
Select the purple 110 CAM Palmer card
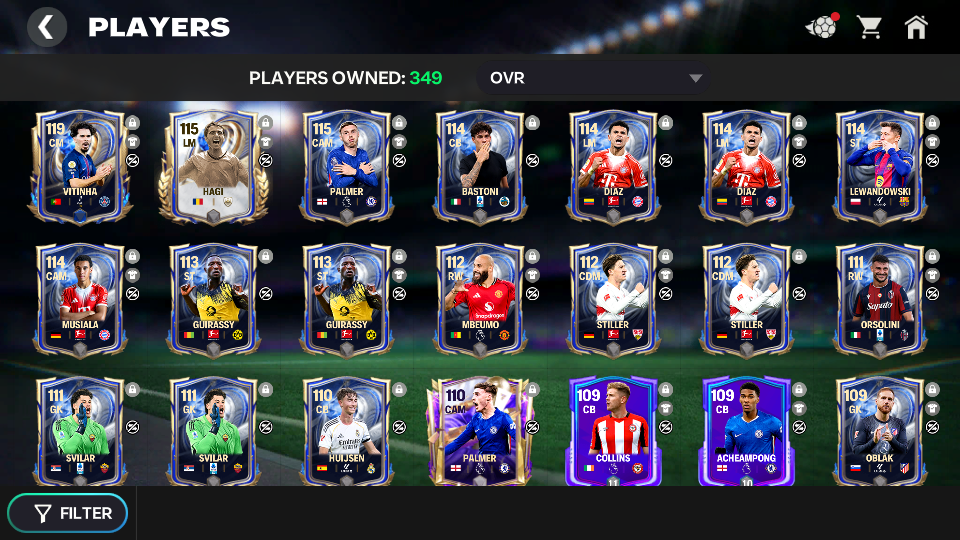(480, 432)
